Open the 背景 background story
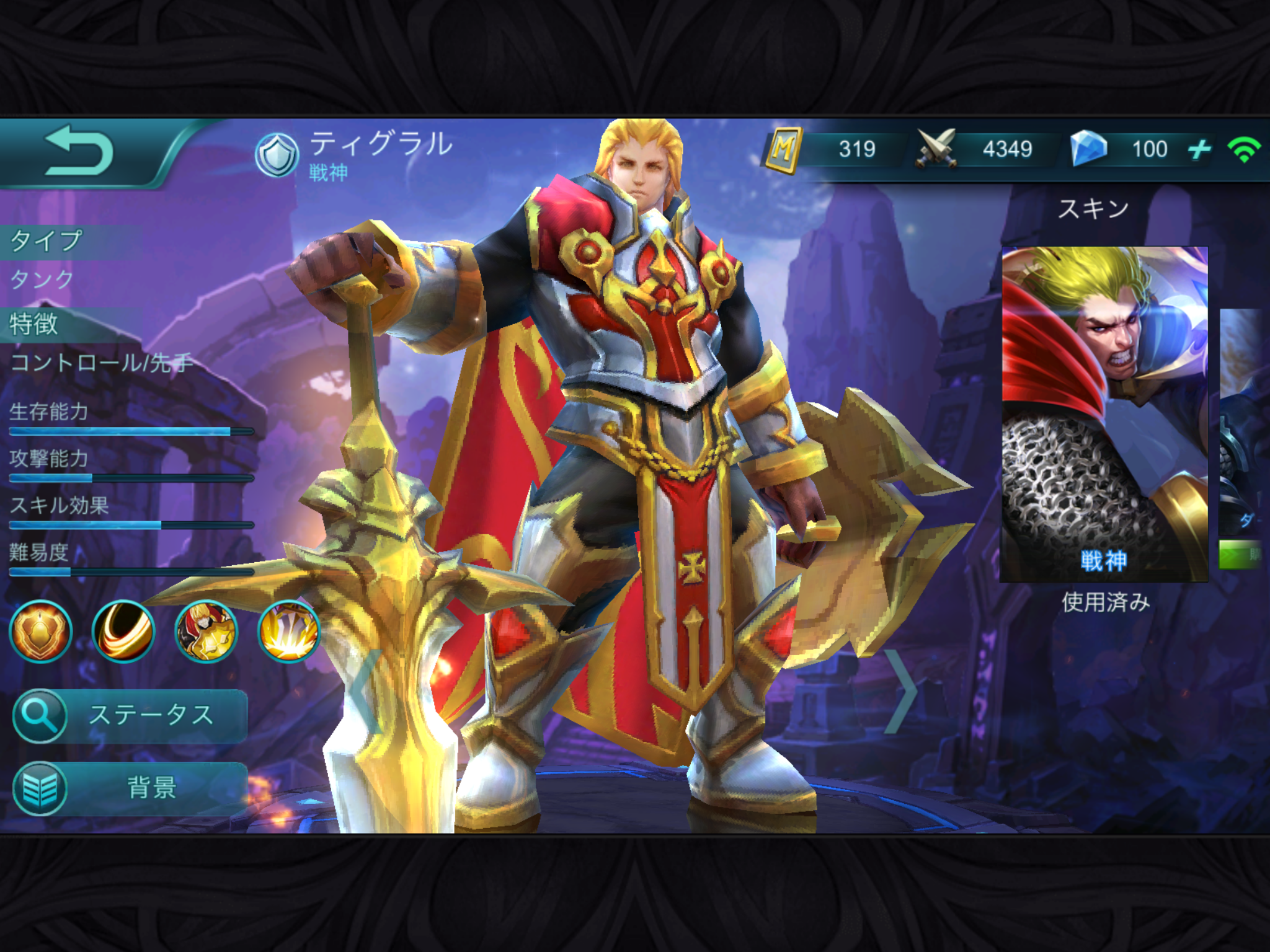This screenshot has height=952, width=1270. tap(130, 788)
